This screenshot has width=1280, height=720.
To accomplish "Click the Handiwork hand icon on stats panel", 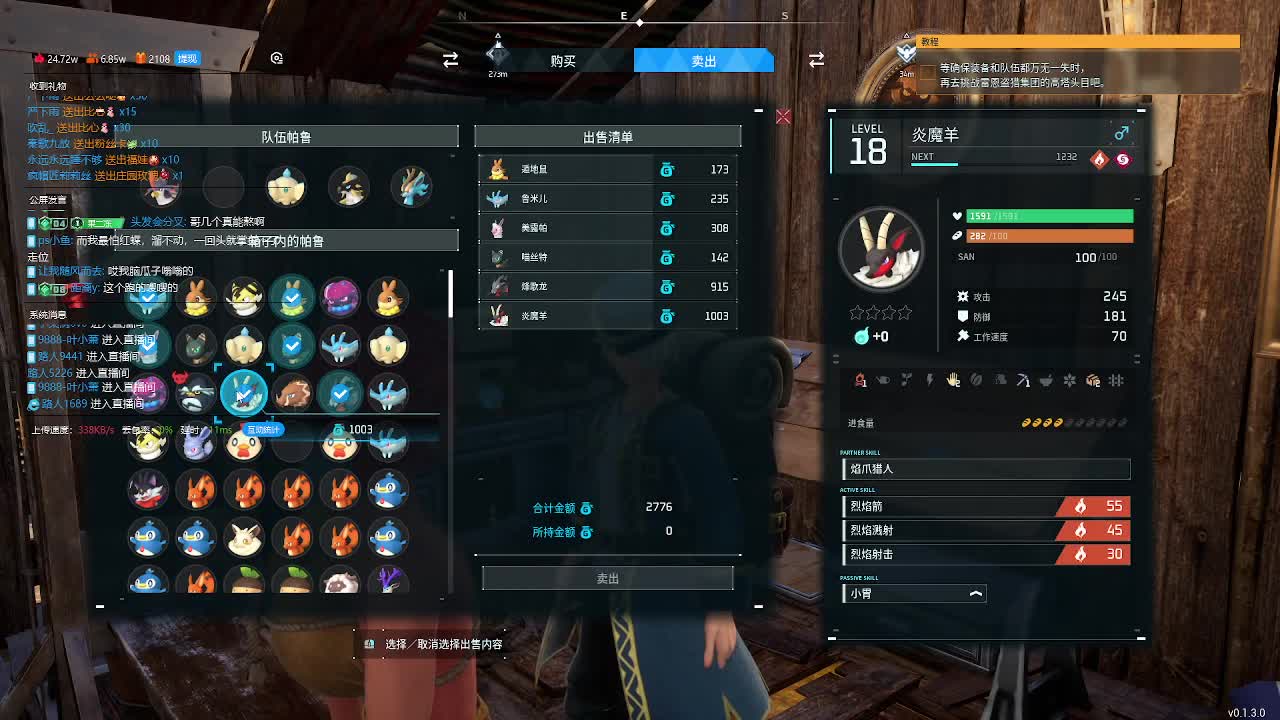I will (952, 381).
